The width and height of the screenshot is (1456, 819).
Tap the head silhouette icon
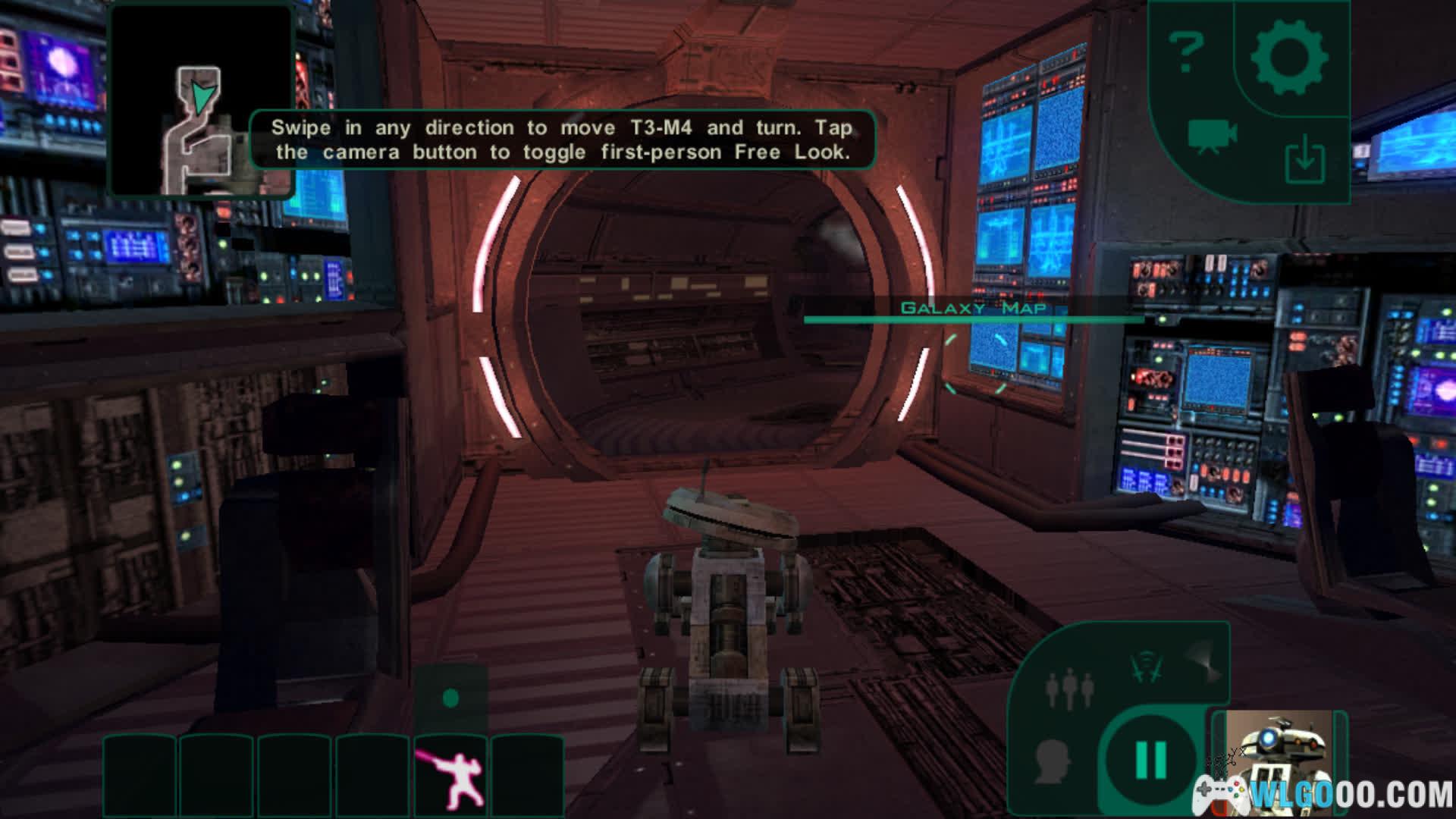click(1052, 761)
